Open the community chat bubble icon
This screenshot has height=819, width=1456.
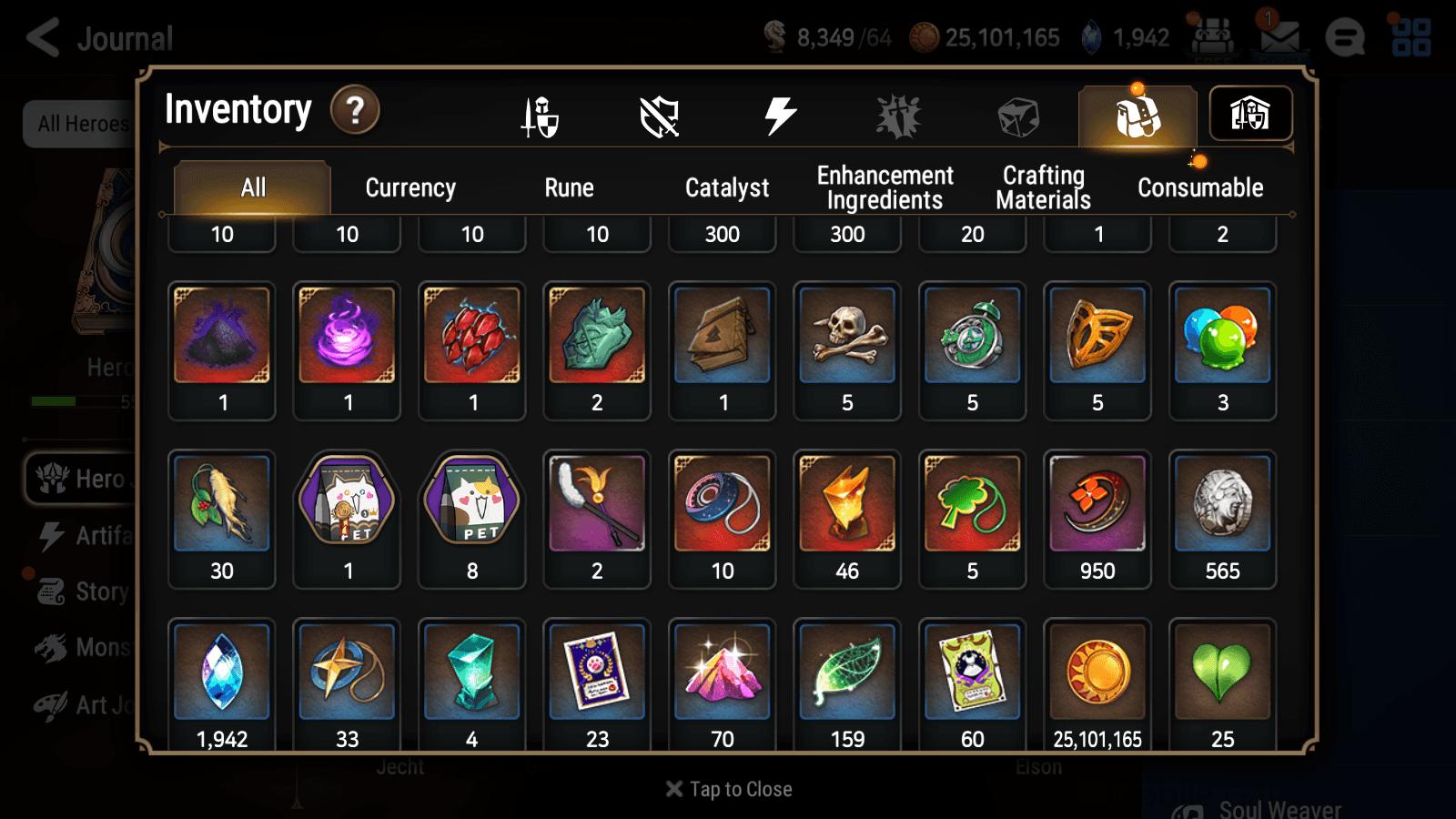point(1345,36)
